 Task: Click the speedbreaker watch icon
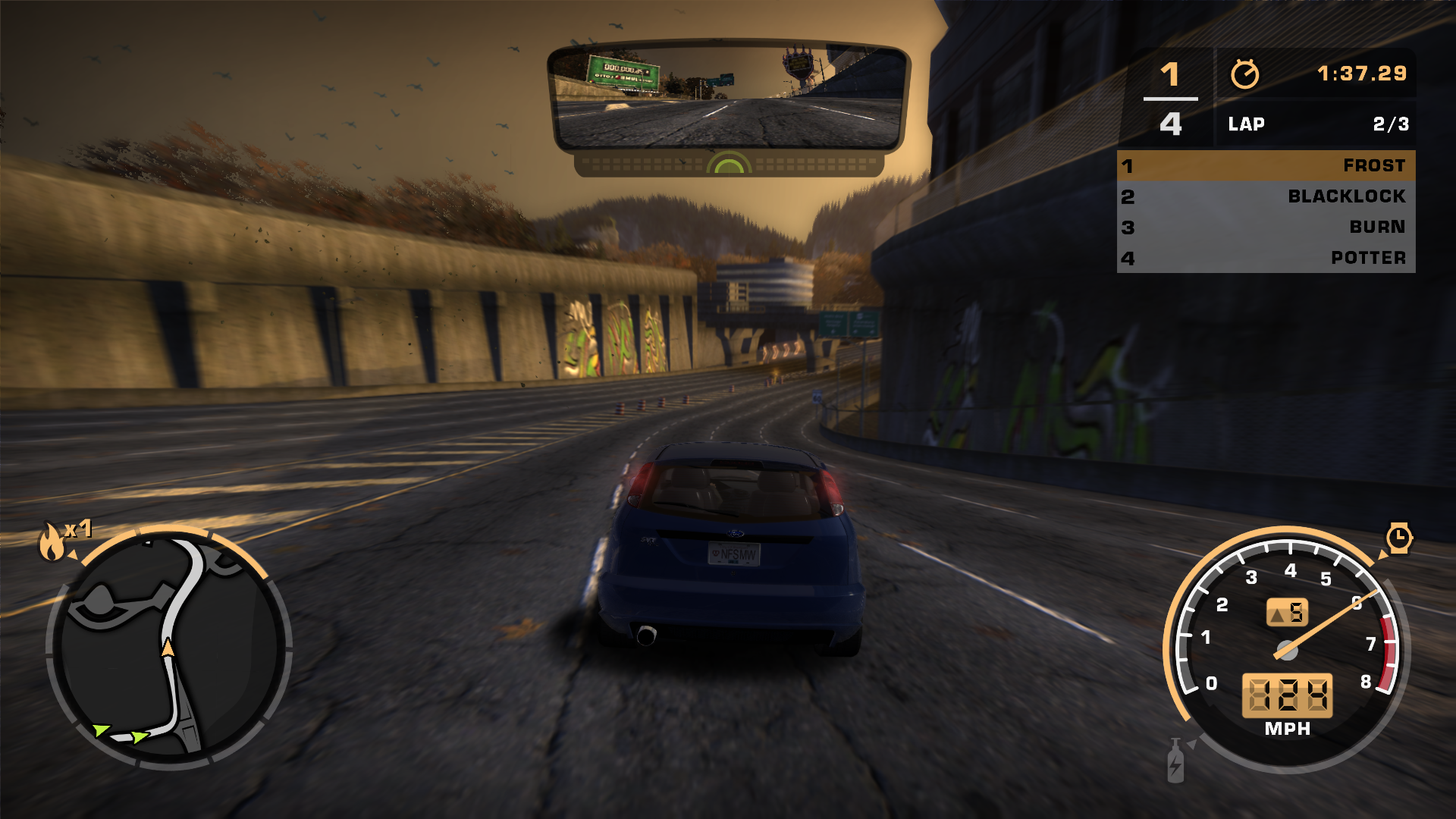click(x=1398, y=538)
